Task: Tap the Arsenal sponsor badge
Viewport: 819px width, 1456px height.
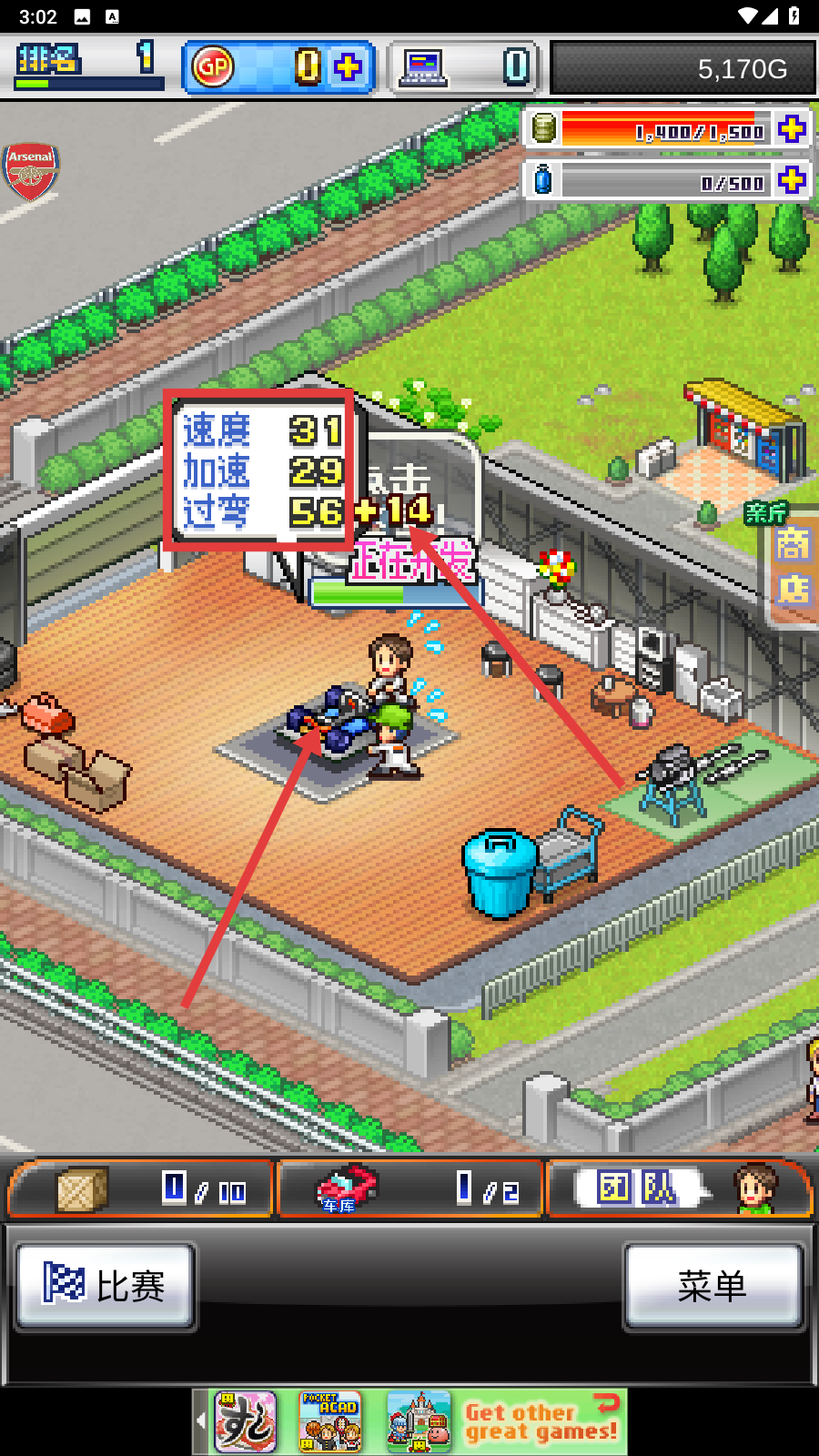Action: 31,170
